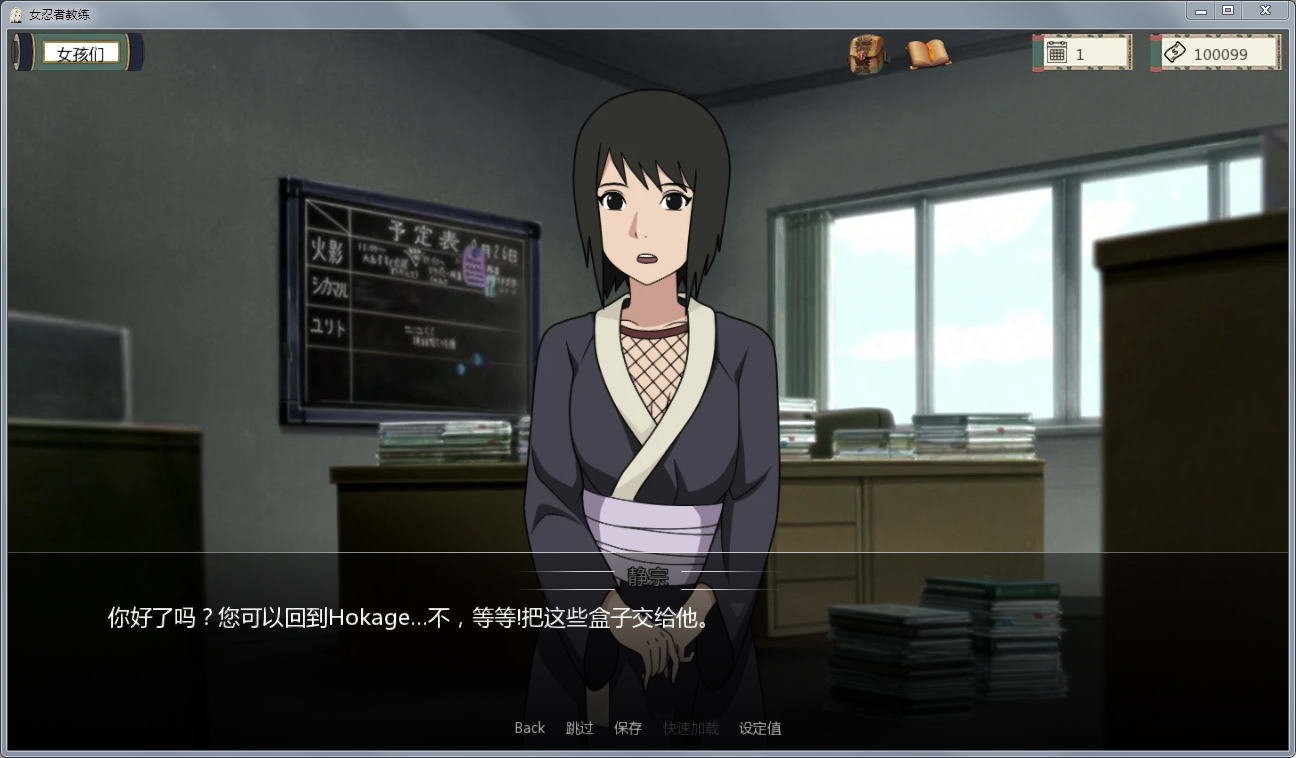The image size is (1296, 758).
Task: Click the Back button
Action: [x=529, y=728]
